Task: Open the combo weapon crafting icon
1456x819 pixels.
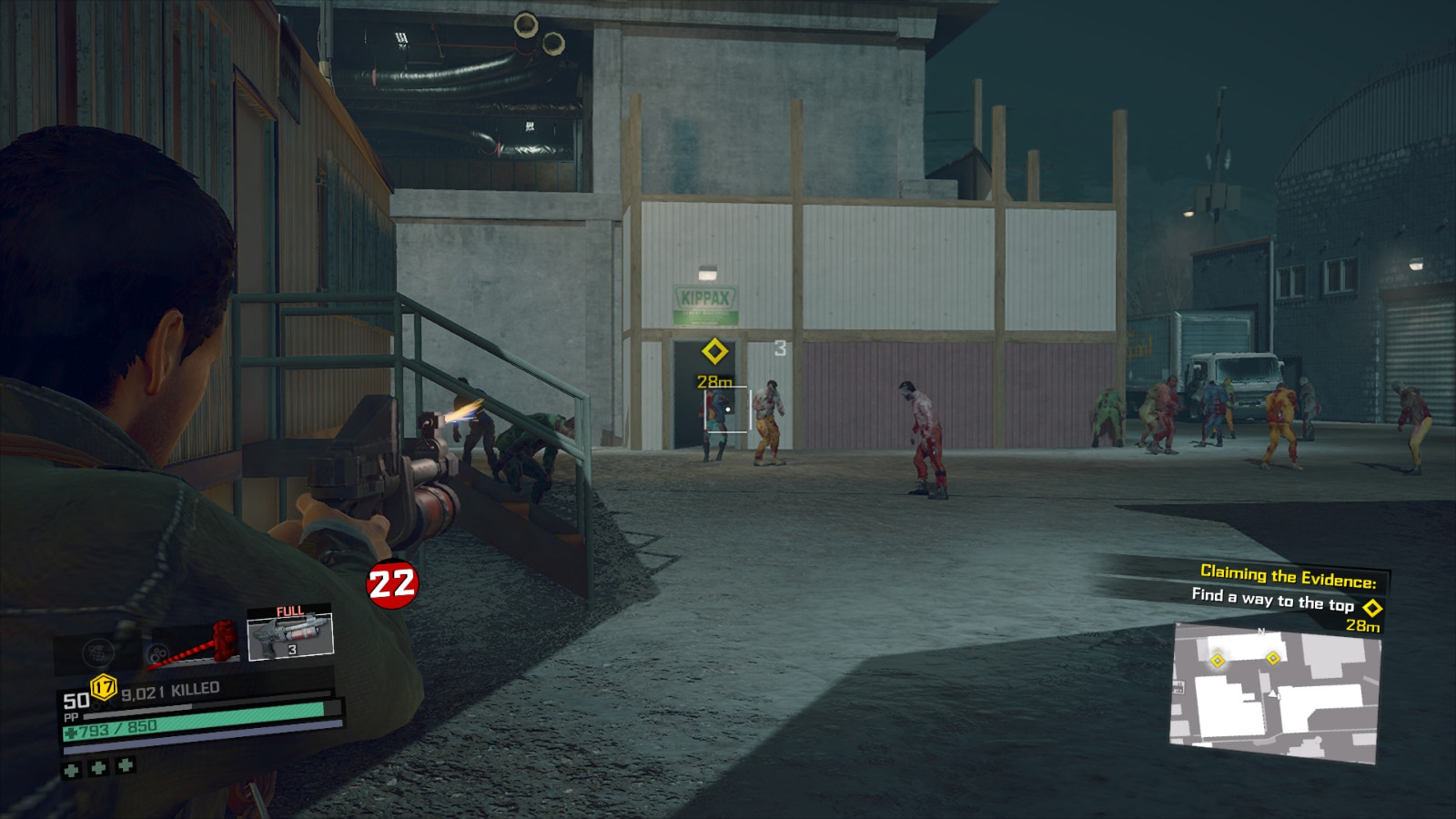Action: tap(157, 652)
